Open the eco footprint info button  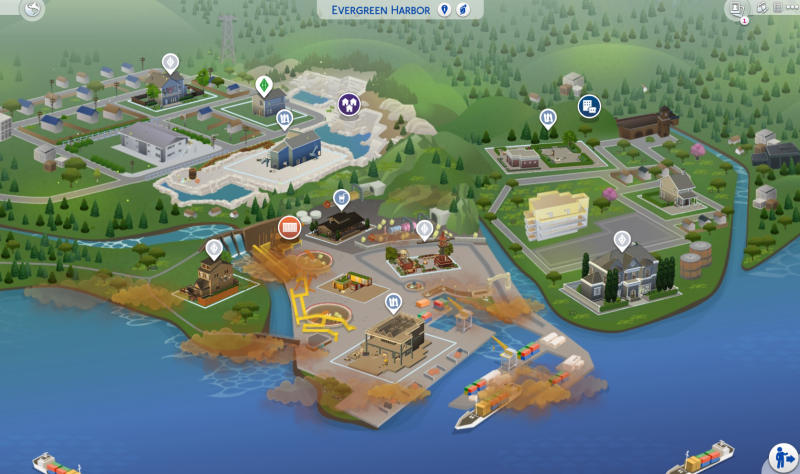463,9
